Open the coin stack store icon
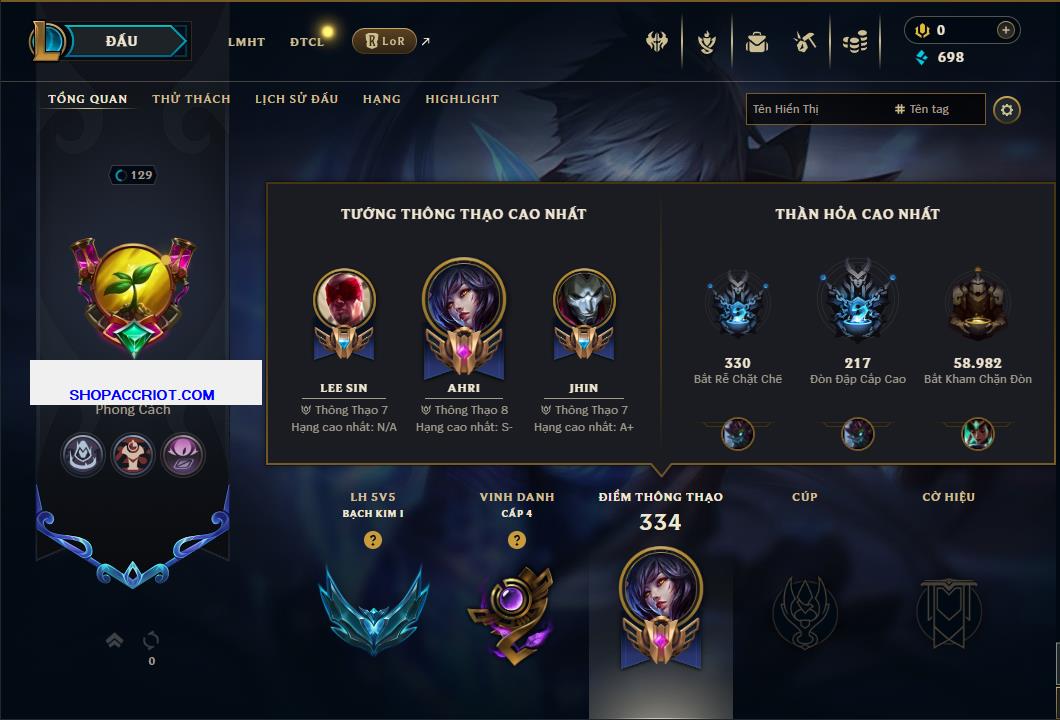Viewport: 1060px width, 720px height. tap(854, 42)
